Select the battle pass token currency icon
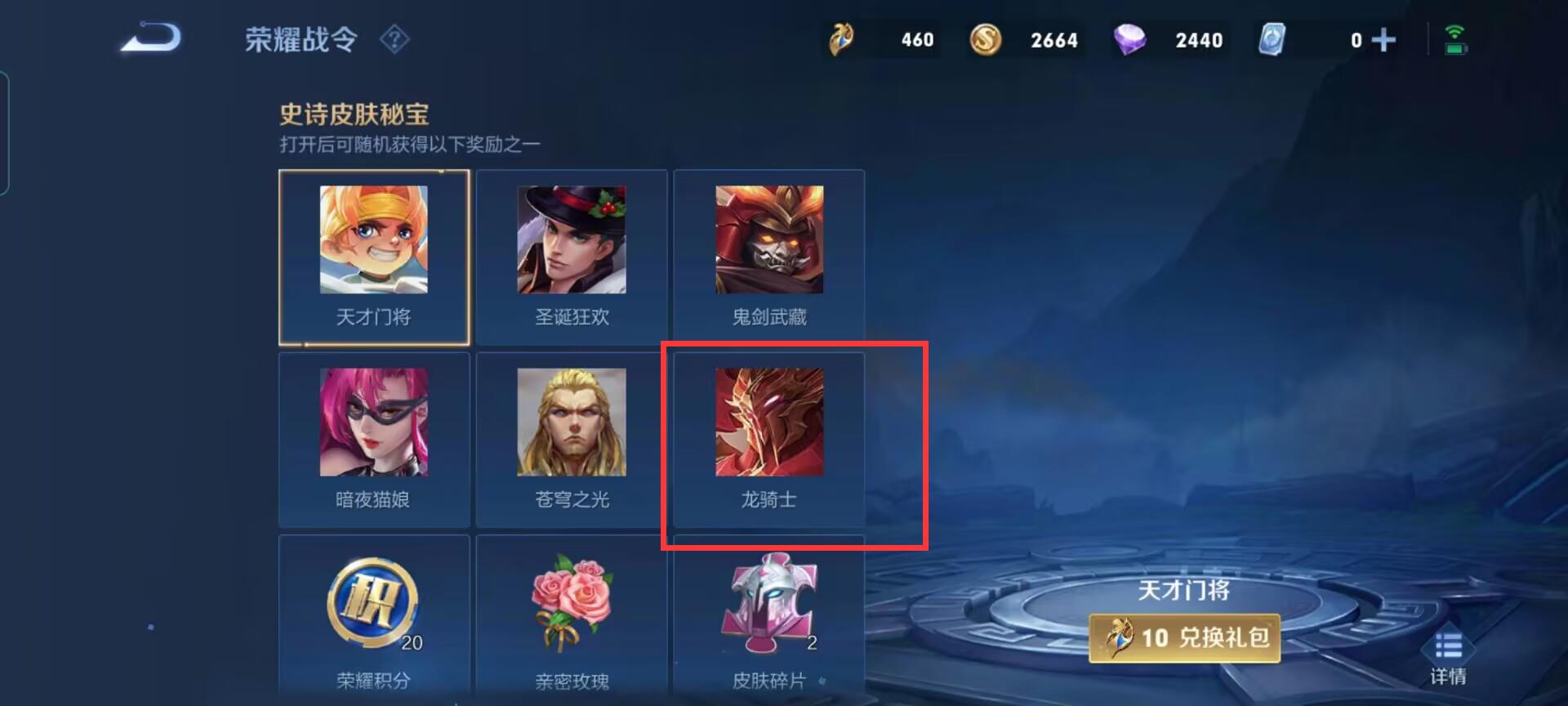This screenshot has width=1568, height=706. click(x=840, y=38)
